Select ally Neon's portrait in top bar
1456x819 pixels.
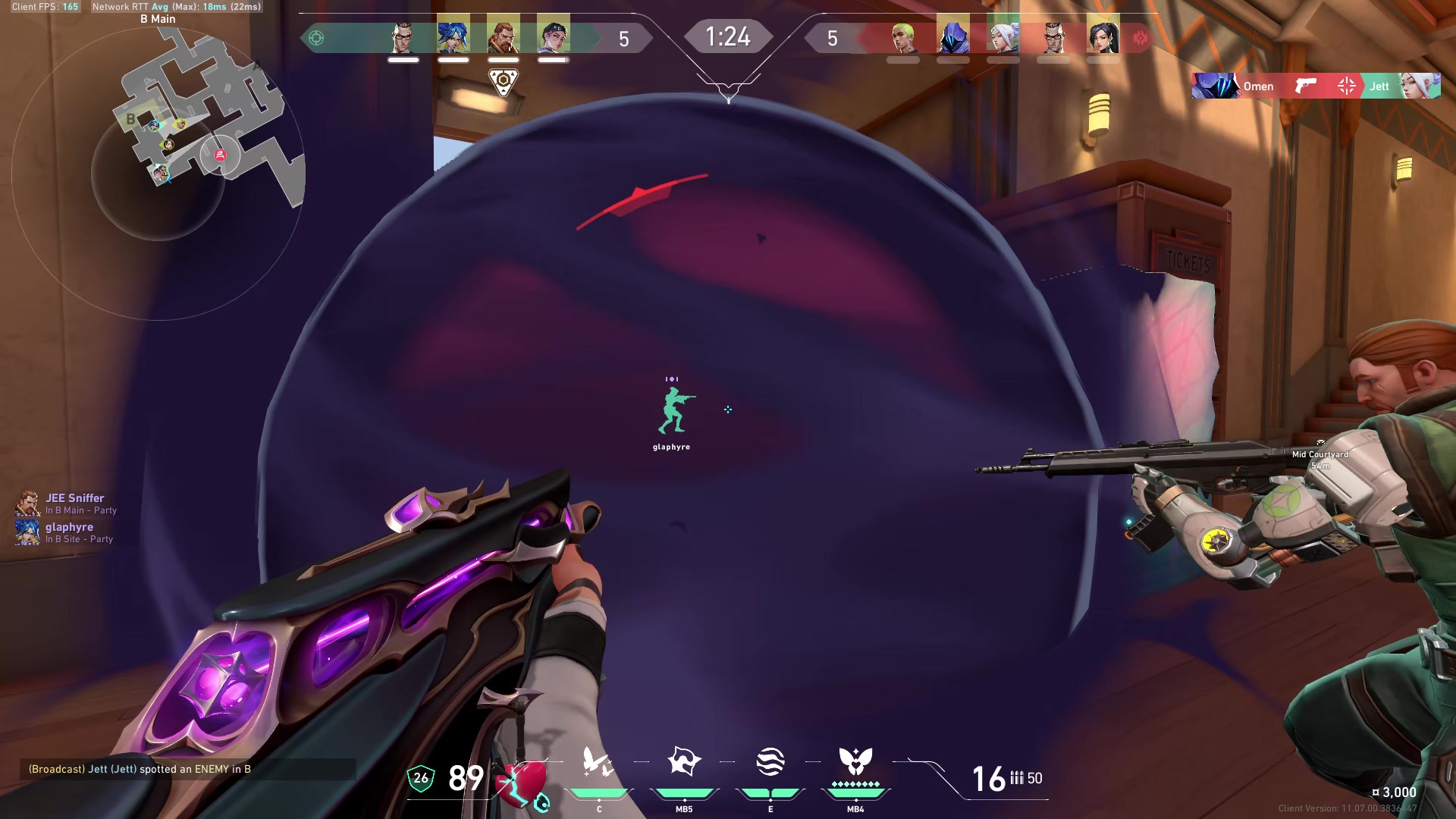pyautogui.click(x=453, y=36)
